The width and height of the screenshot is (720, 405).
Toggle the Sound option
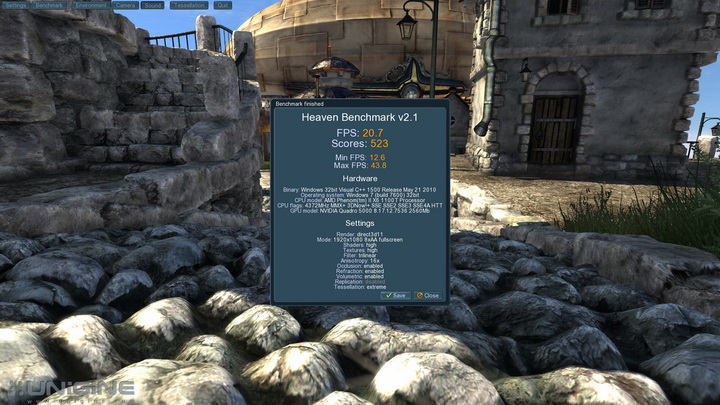[153, 5]
